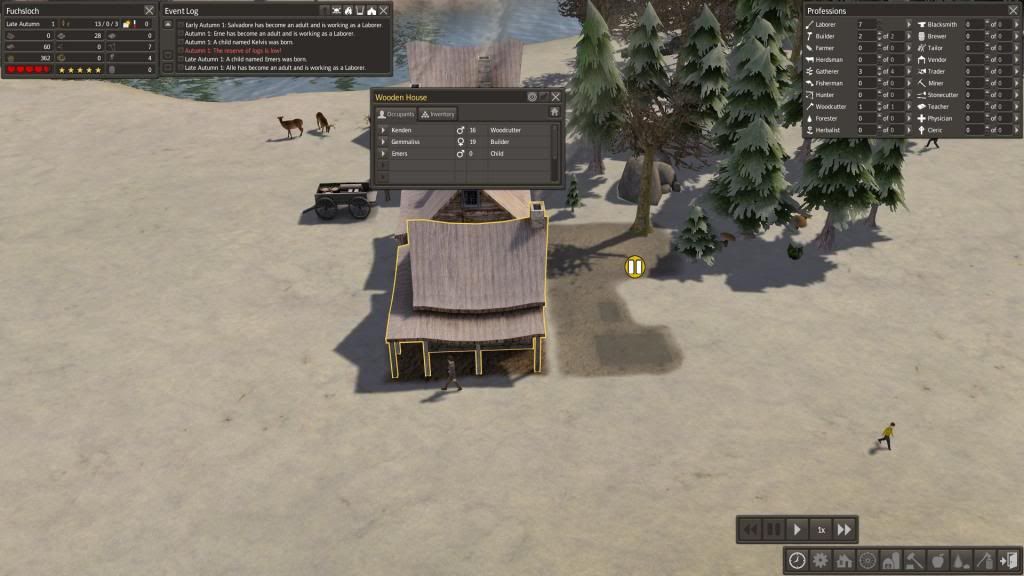The image size is (1024, 576).
Task: Set game speed to 1x
Action: (x=821, y=529)
